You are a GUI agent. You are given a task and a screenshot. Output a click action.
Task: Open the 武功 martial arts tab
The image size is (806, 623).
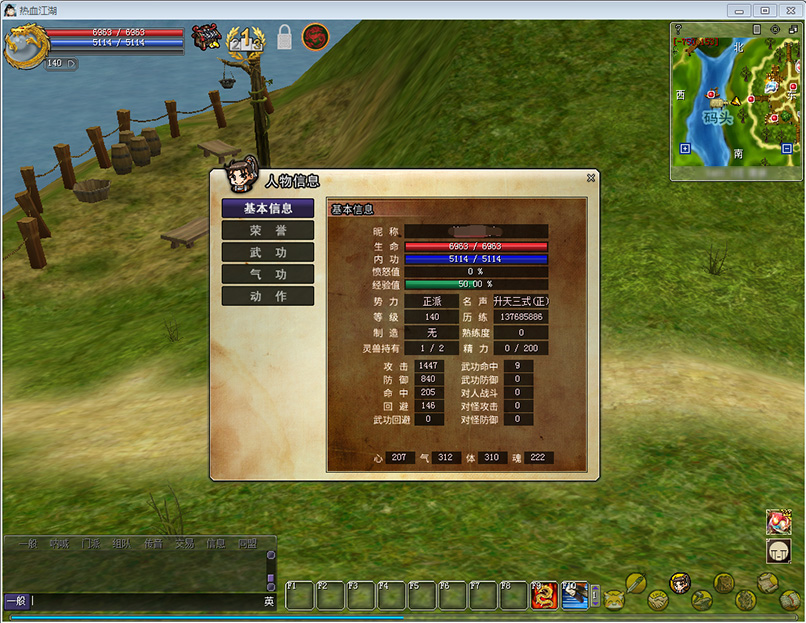[x=268, y=252]
